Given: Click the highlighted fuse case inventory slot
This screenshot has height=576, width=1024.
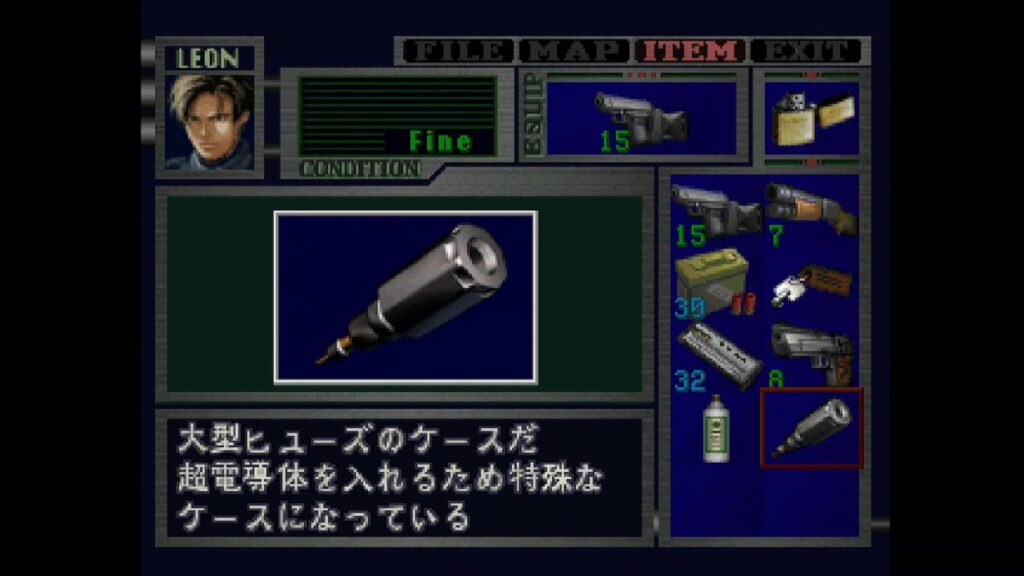Looking at the screenshot, I should click(x=811, y=427).
